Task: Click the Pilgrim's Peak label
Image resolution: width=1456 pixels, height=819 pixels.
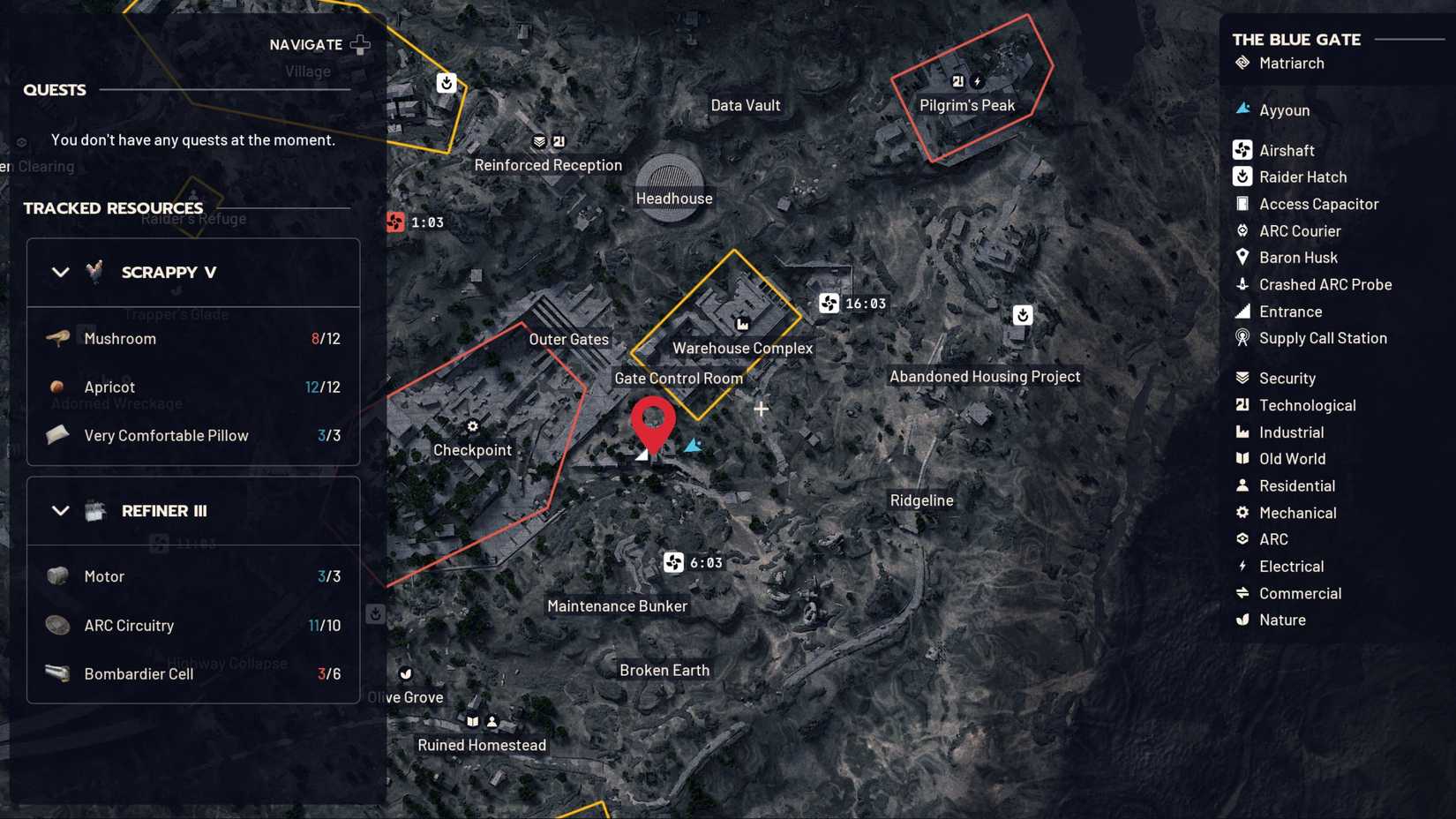Action: point(967,104)
